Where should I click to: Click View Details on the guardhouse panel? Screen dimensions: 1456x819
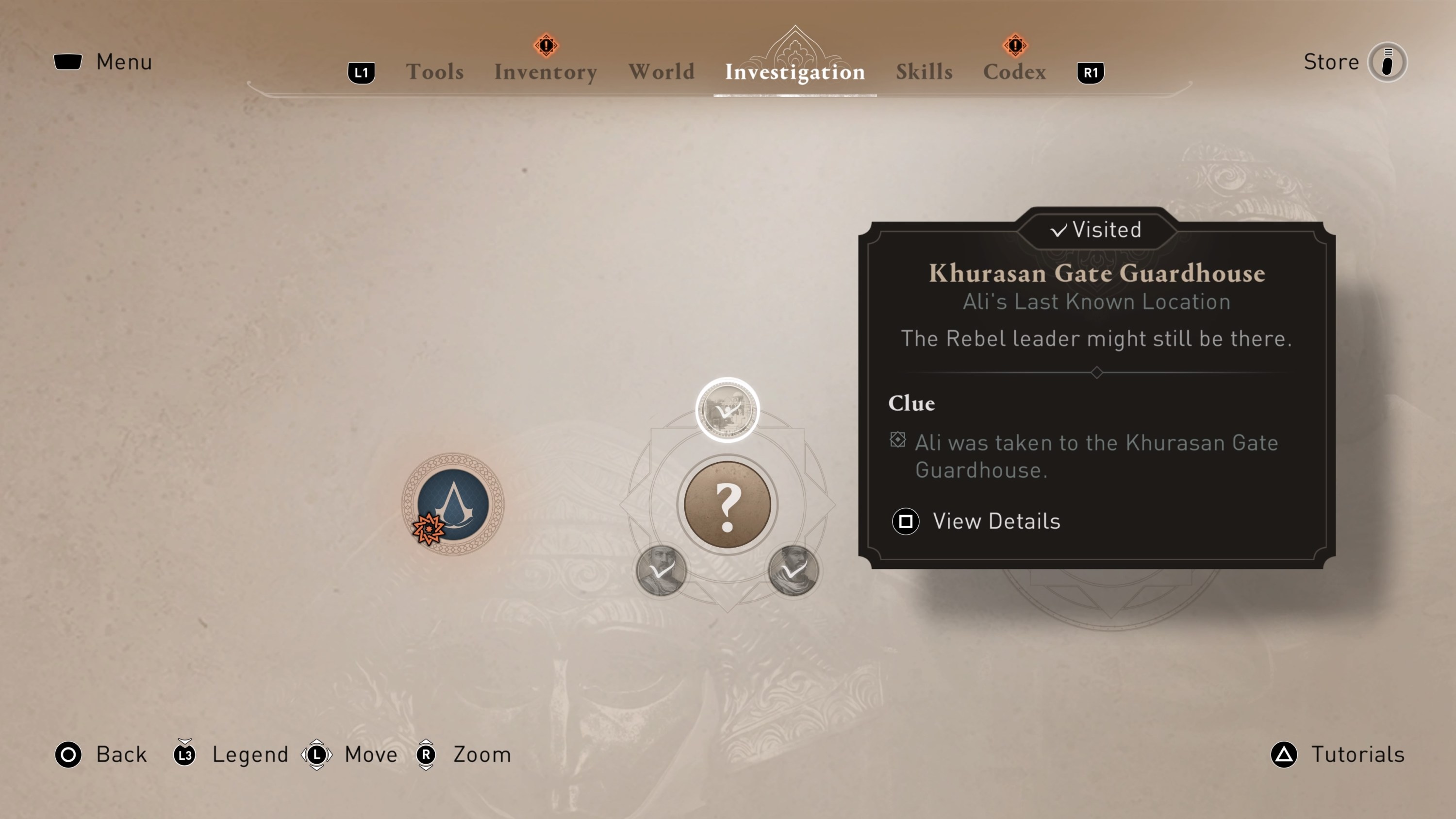point(996,521)
